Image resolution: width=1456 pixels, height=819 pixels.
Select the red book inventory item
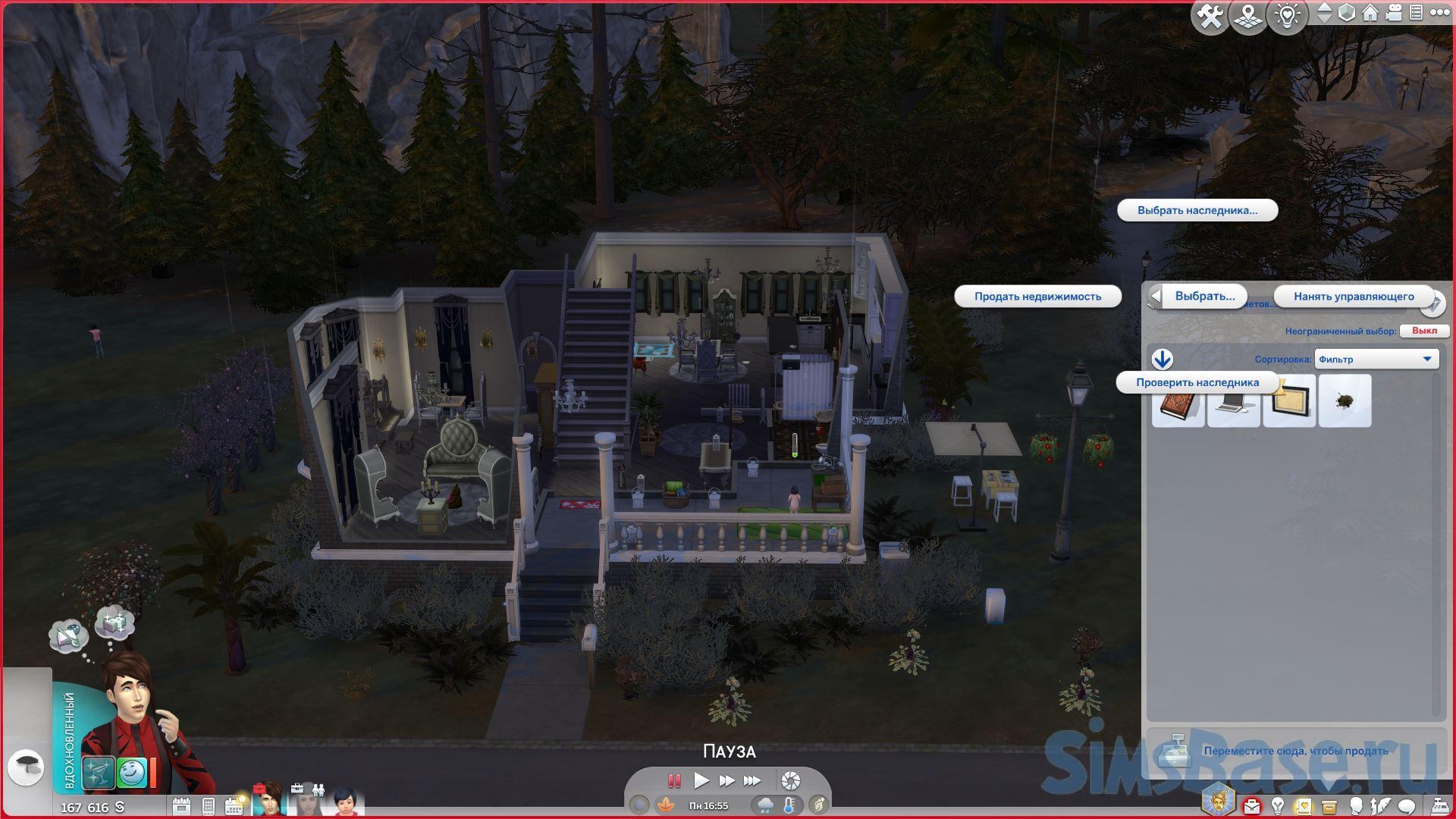click(x=1178, y=402)
